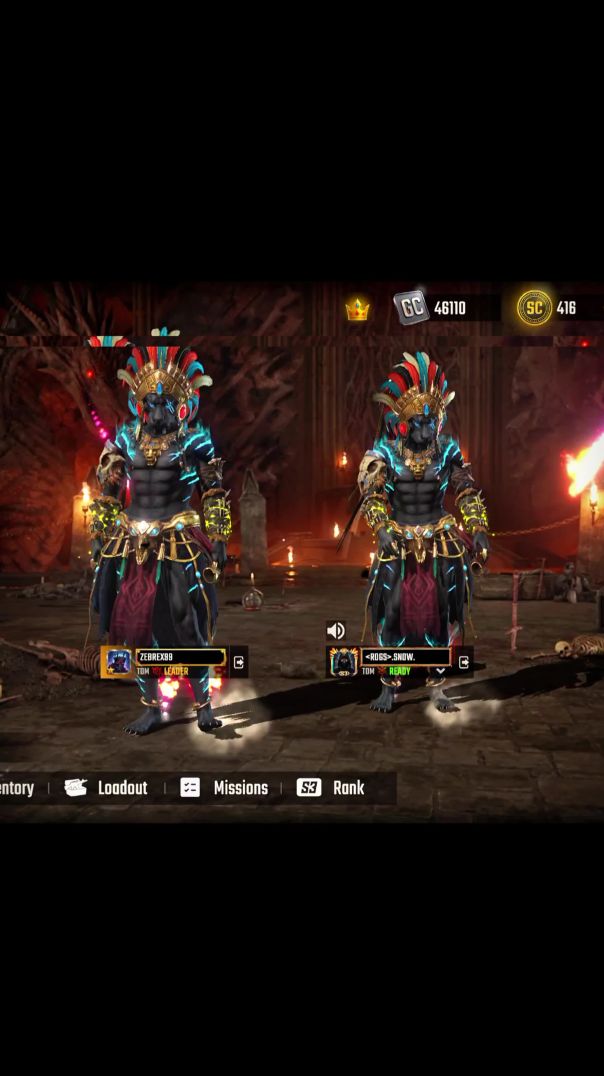Open <ROGS>.SNOW.'s avatar thumbnail
The height and width of the screenshot is (1076, 604).
344,662
